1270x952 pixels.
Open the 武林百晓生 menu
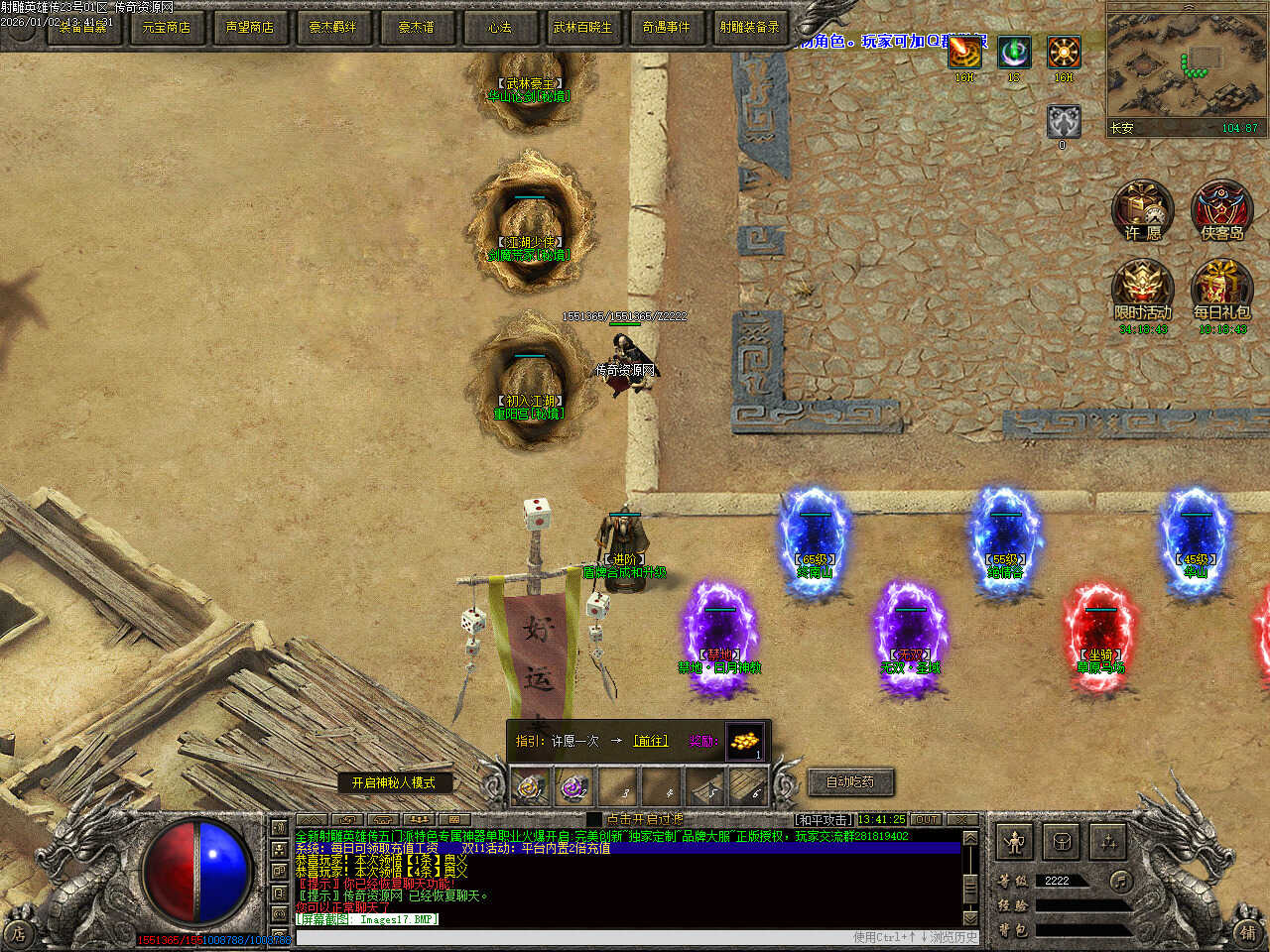click(582, 27)
